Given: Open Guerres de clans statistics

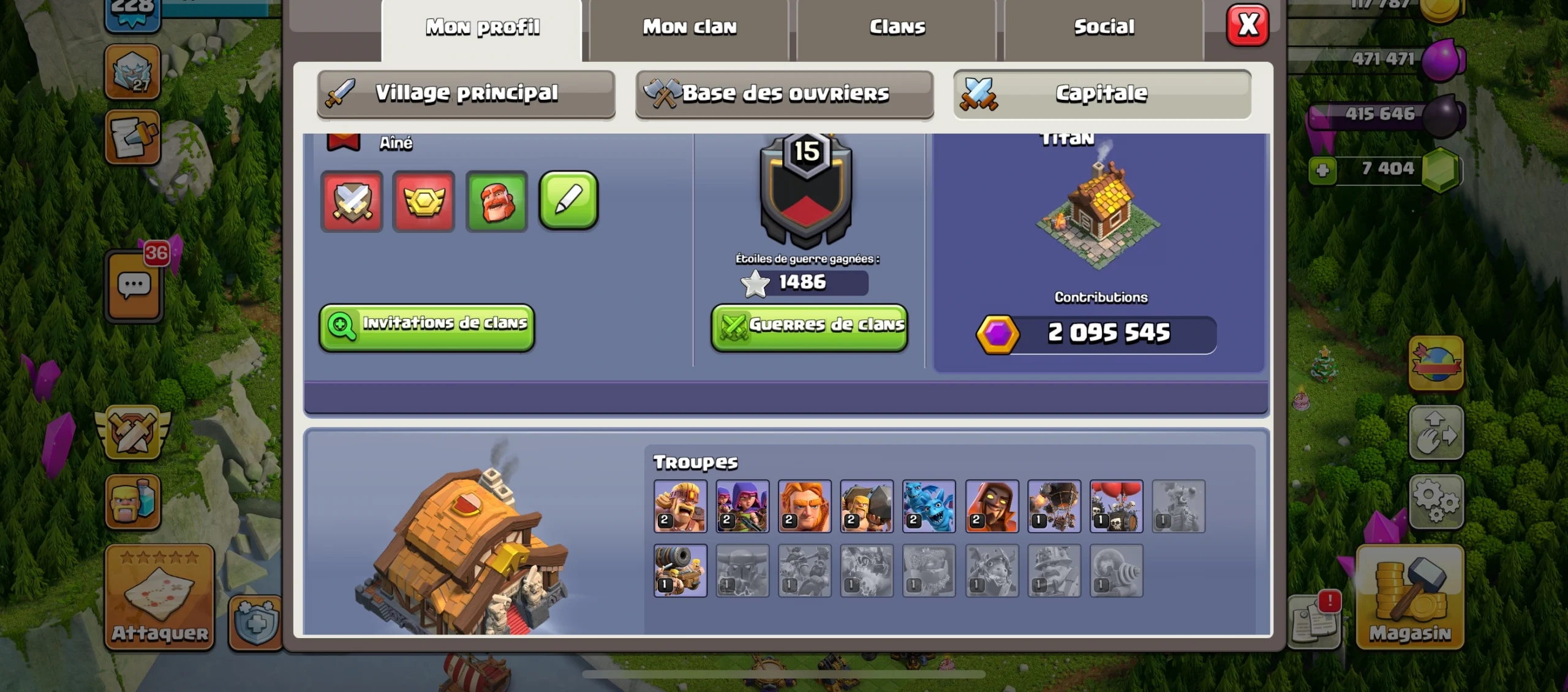Looking at the screenshot, I should click(x=809, y=327).
